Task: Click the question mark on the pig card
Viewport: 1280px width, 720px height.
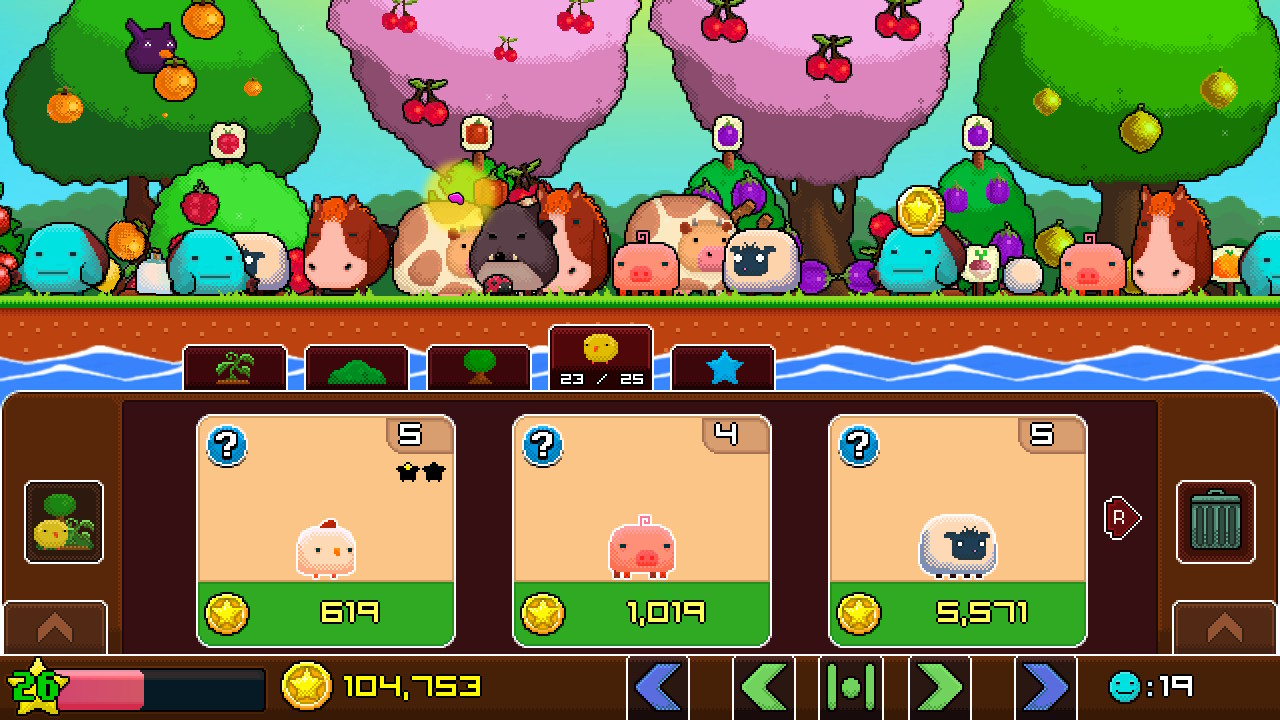Action: [x=542, y=447]
